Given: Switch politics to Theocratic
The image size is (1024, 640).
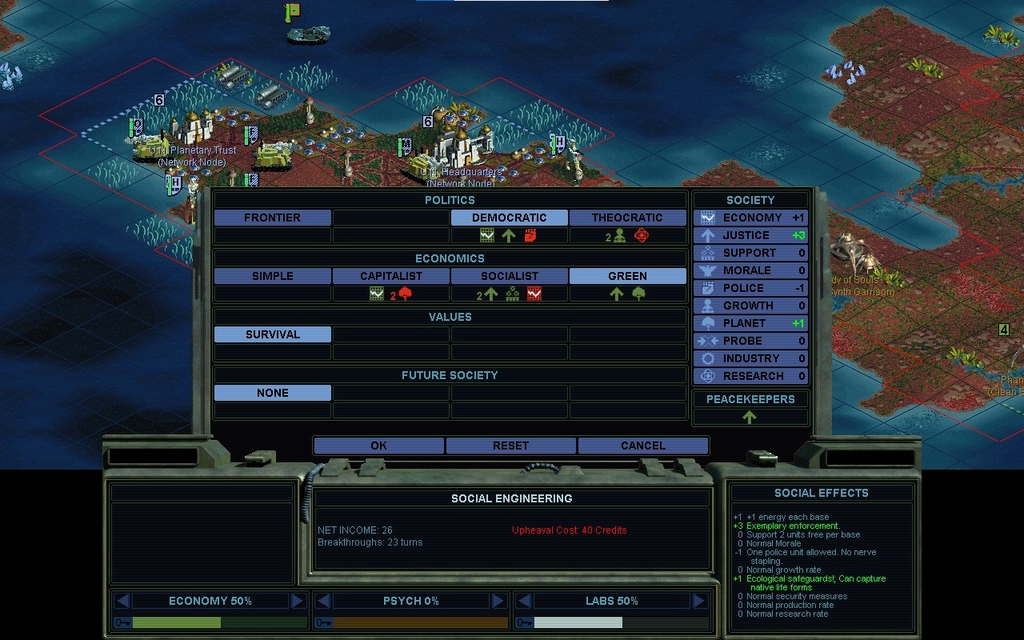Looking at the screenshot, I should (627, 218).
